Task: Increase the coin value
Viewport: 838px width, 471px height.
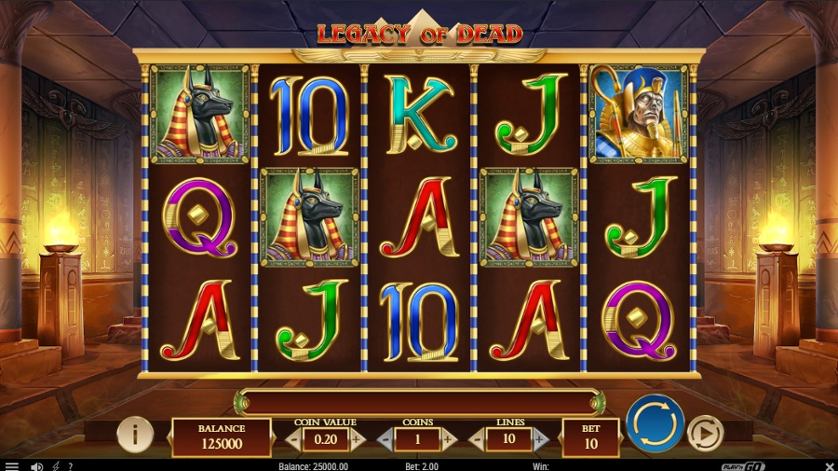Action: (x=357, y=438)
